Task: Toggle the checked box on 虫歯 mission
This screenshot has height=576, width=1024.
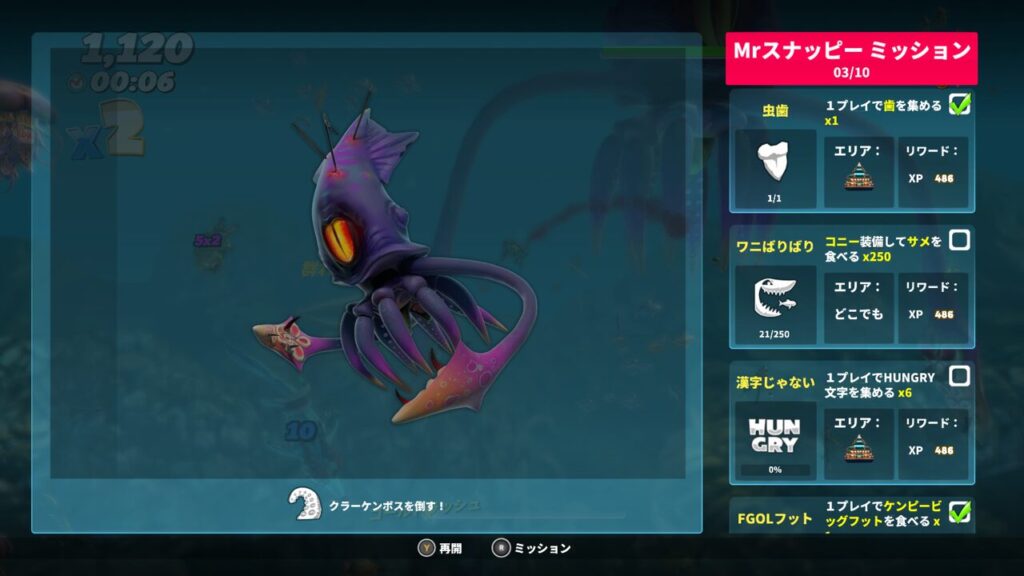Action: coord(959,103)
